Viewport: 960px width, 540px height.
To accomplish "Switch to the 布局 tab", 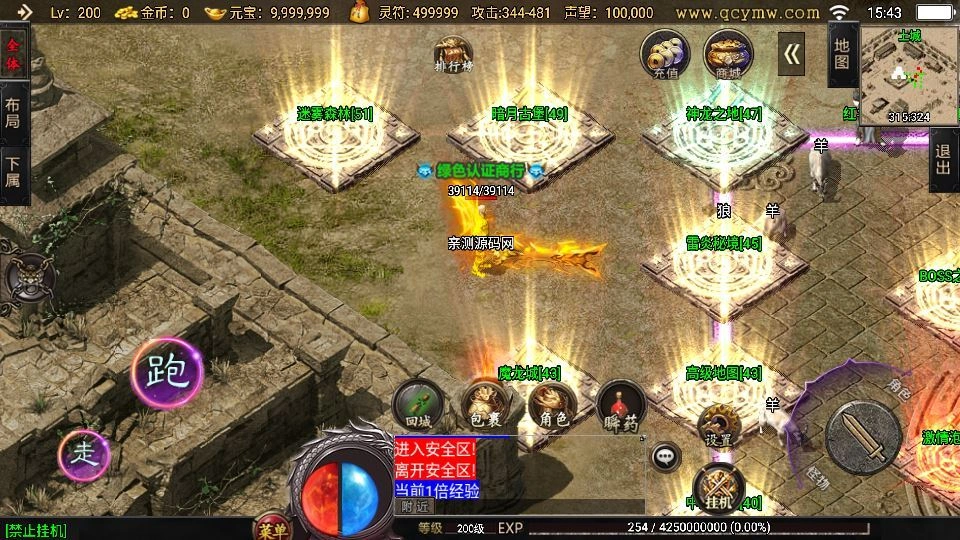I will coord(13,112).
